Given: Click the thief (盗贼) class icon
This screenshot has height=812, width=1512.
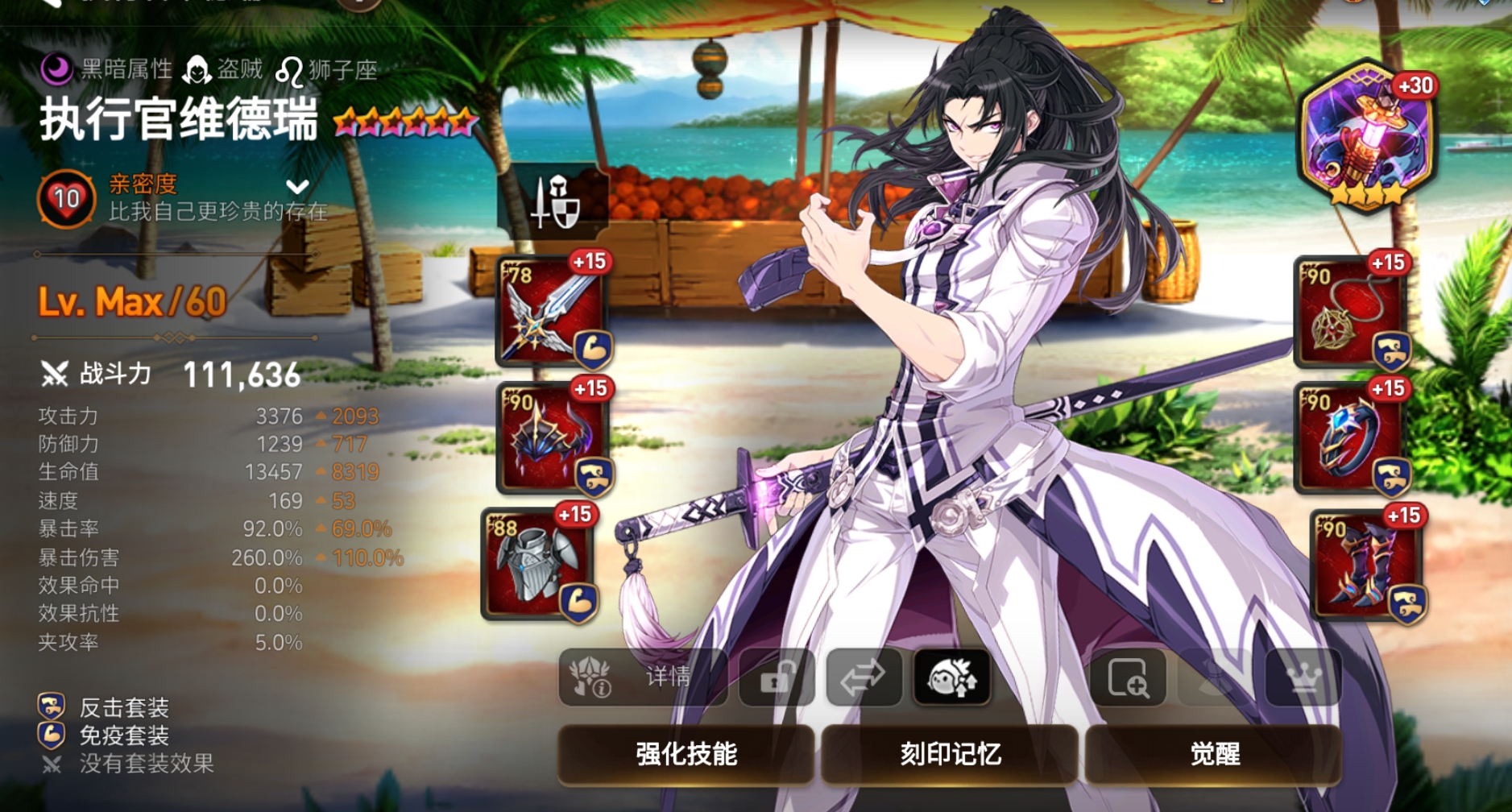Looking at the screenshot, I should pyautogui.click(x=197, y=69).
